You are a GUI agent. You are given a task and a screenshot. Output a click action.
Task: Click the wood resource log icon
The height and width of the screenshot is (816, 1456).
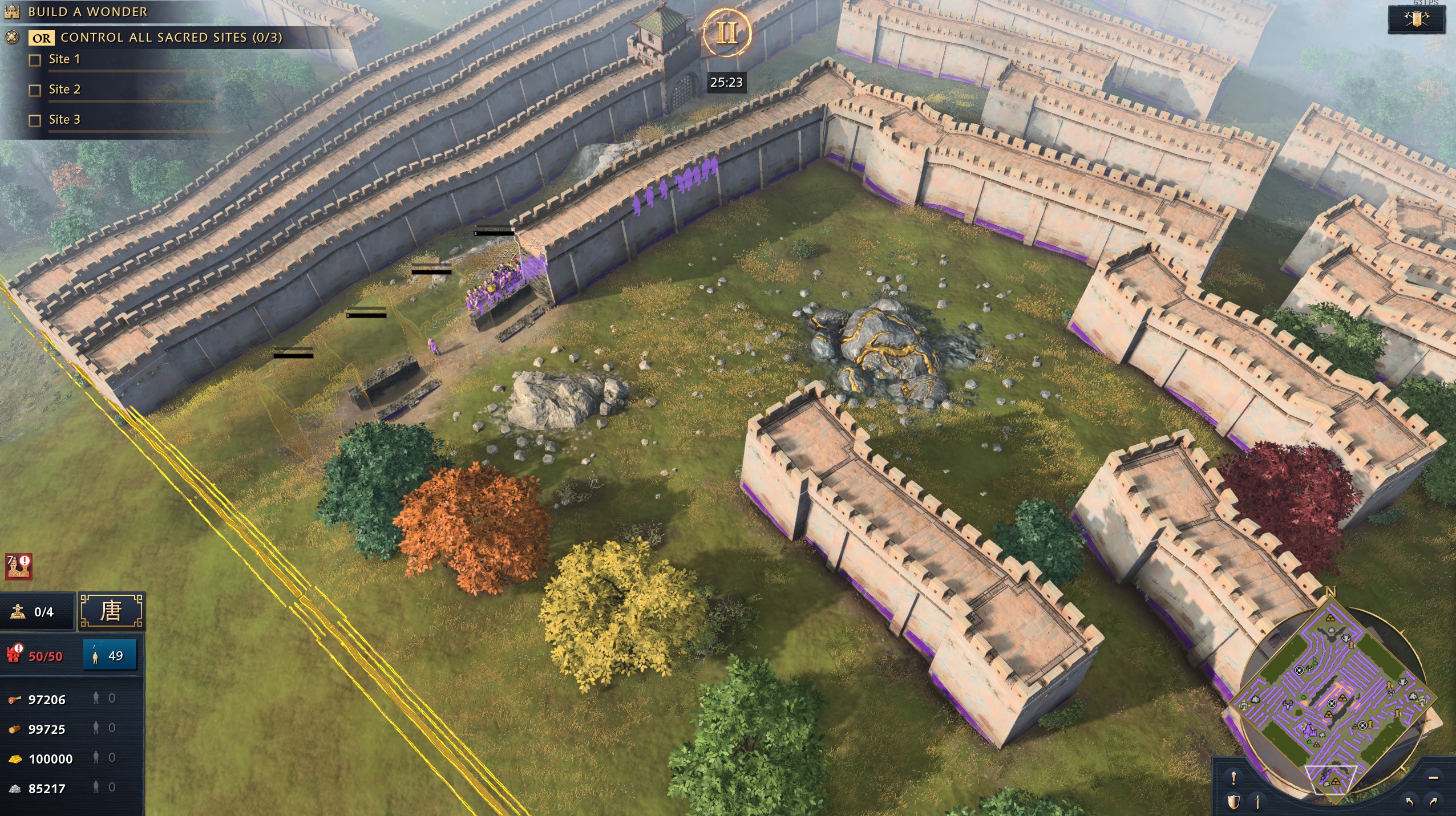pos(14,728)
